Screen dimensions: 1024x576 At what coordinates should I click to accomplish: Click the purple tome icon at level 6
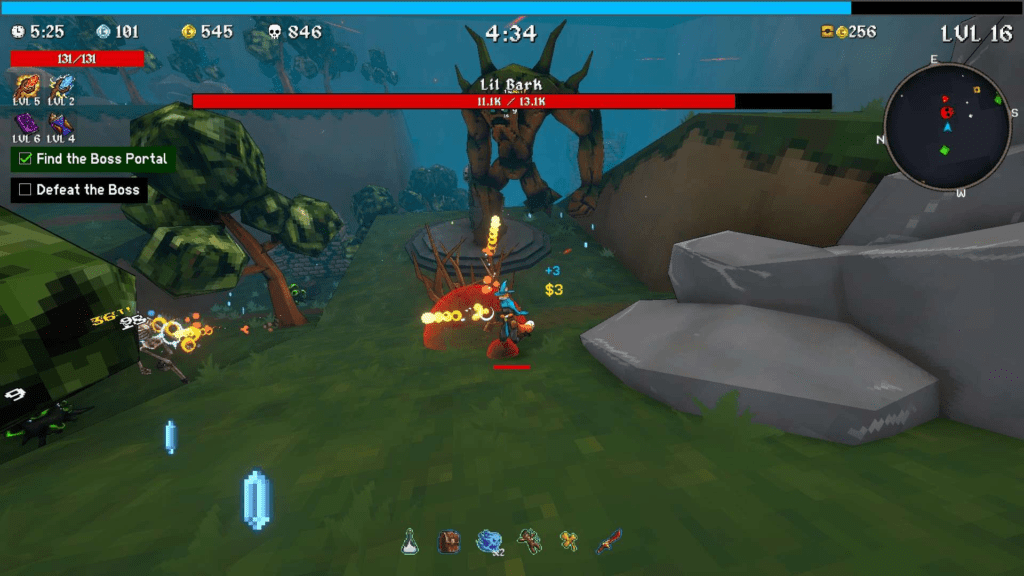pyautogui.click(x=26, y=124)
